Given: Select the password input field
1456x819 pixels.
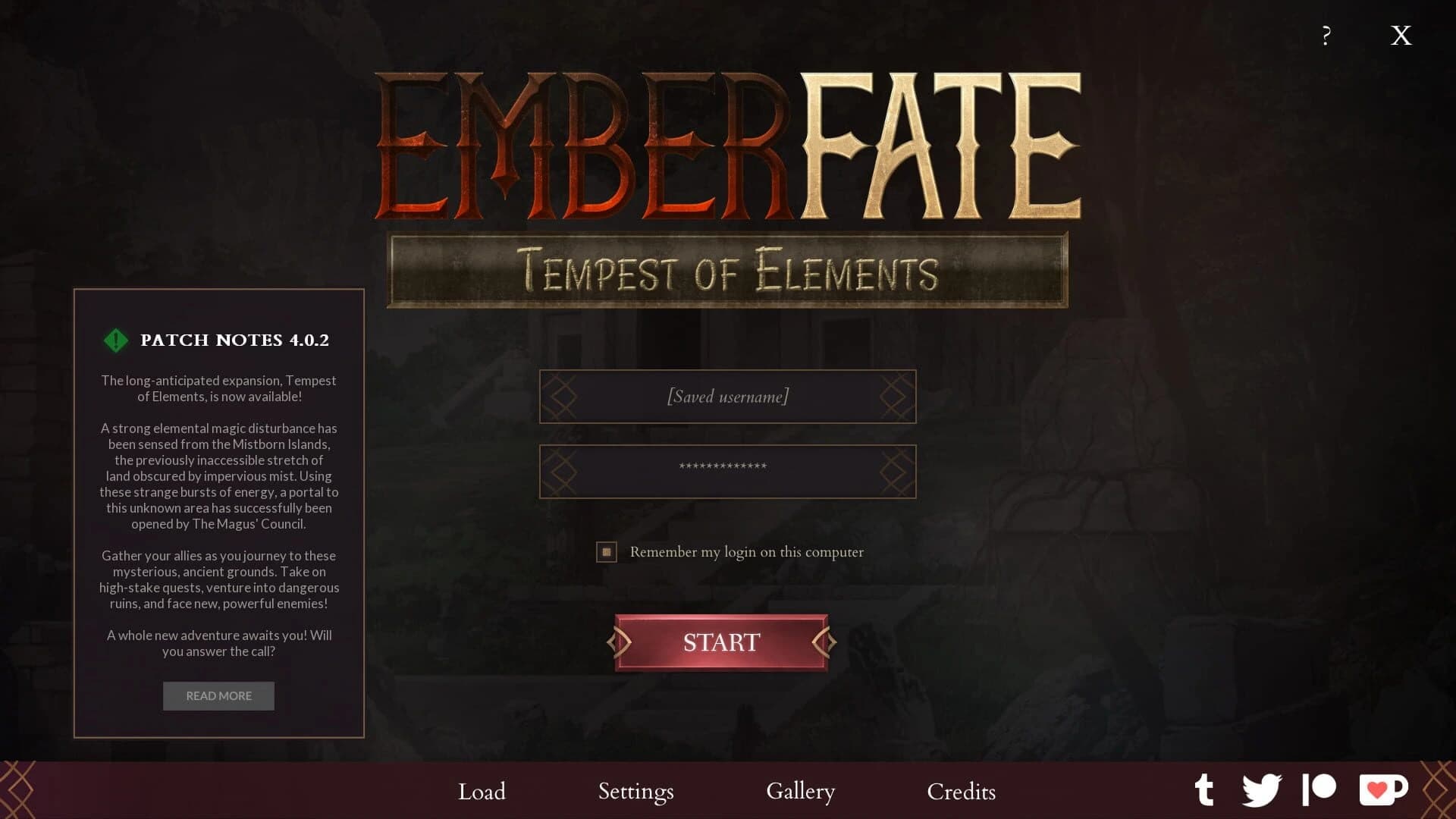Looking at the screenshot, I should pos(727,470).
